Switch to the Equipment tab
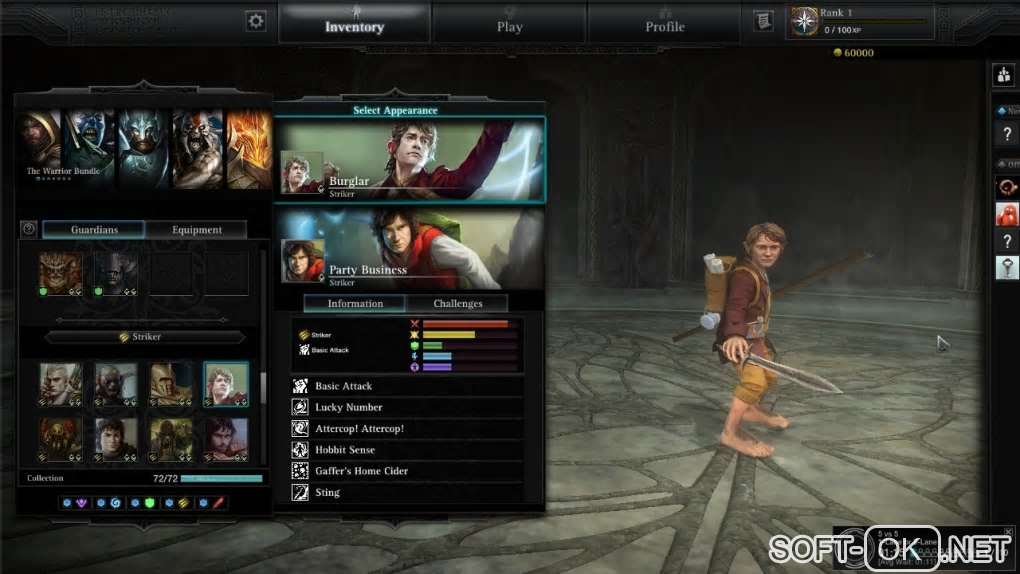This screenshot has width=1020, height=574. coord(197,229)
